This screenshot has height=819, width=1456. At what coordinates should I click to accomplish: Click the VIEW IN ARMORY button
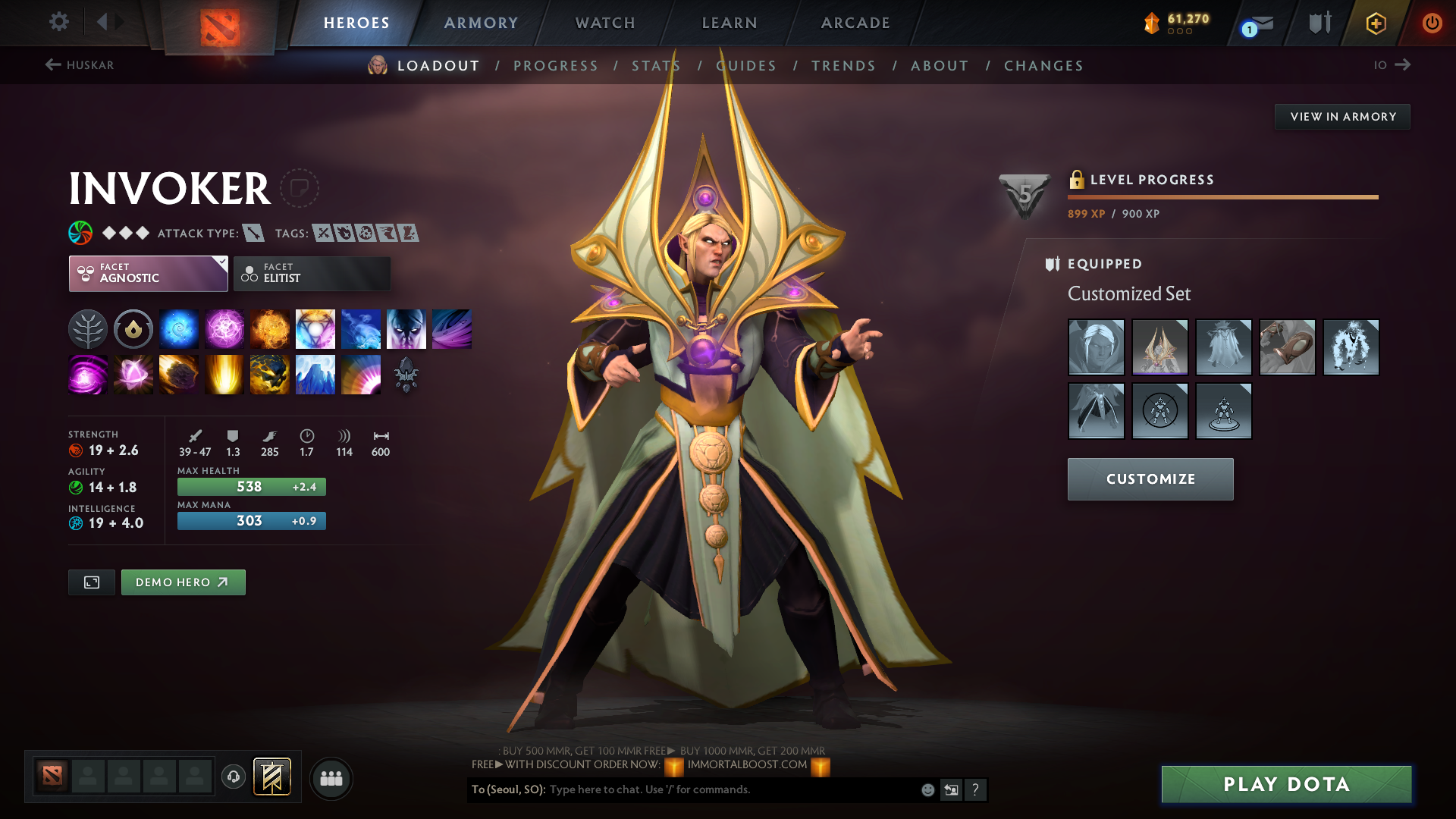(x=1342, y=116)
